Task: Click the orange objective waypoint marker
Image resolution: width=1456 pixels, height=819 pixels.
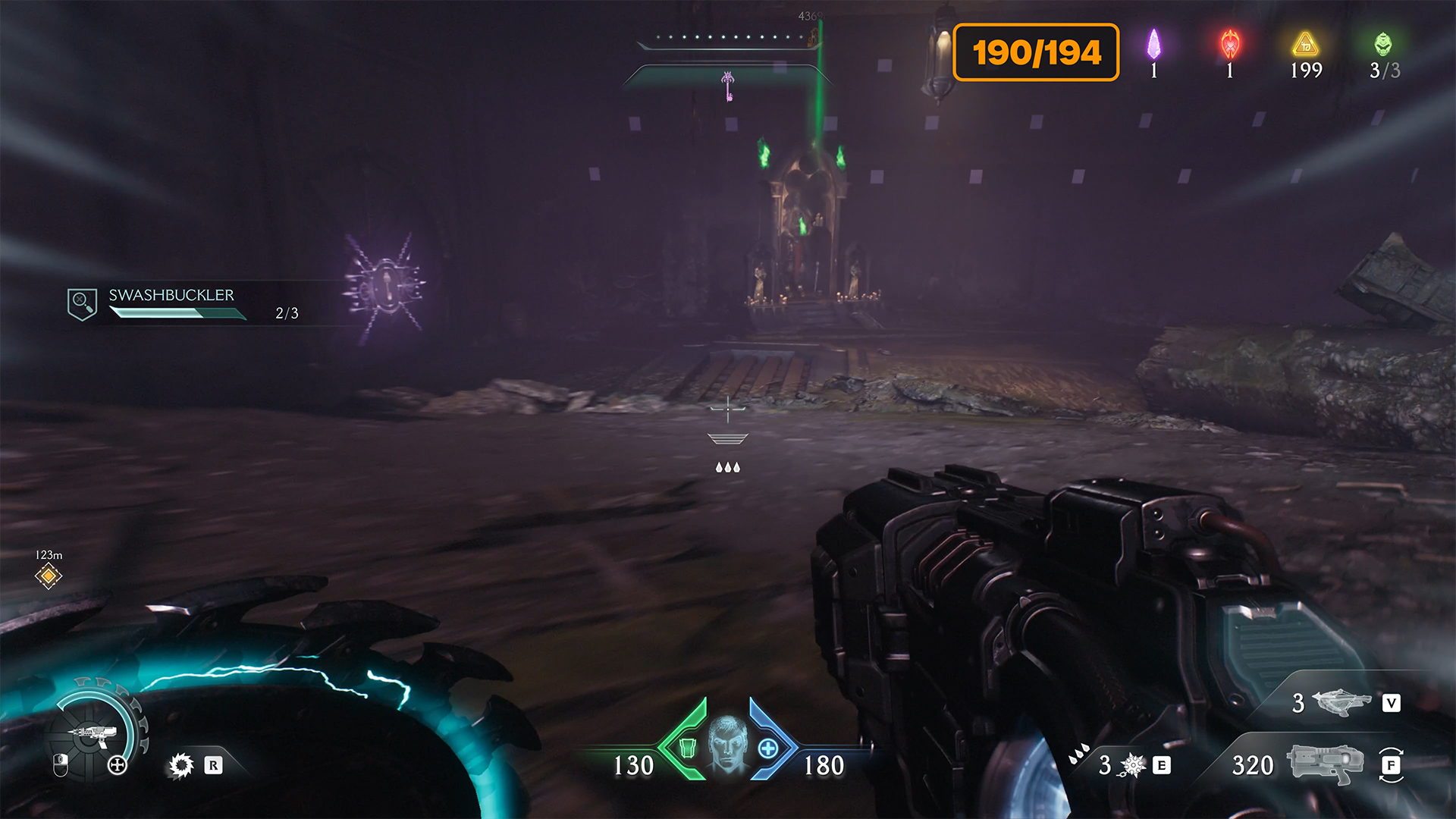Action: point(49,576)
